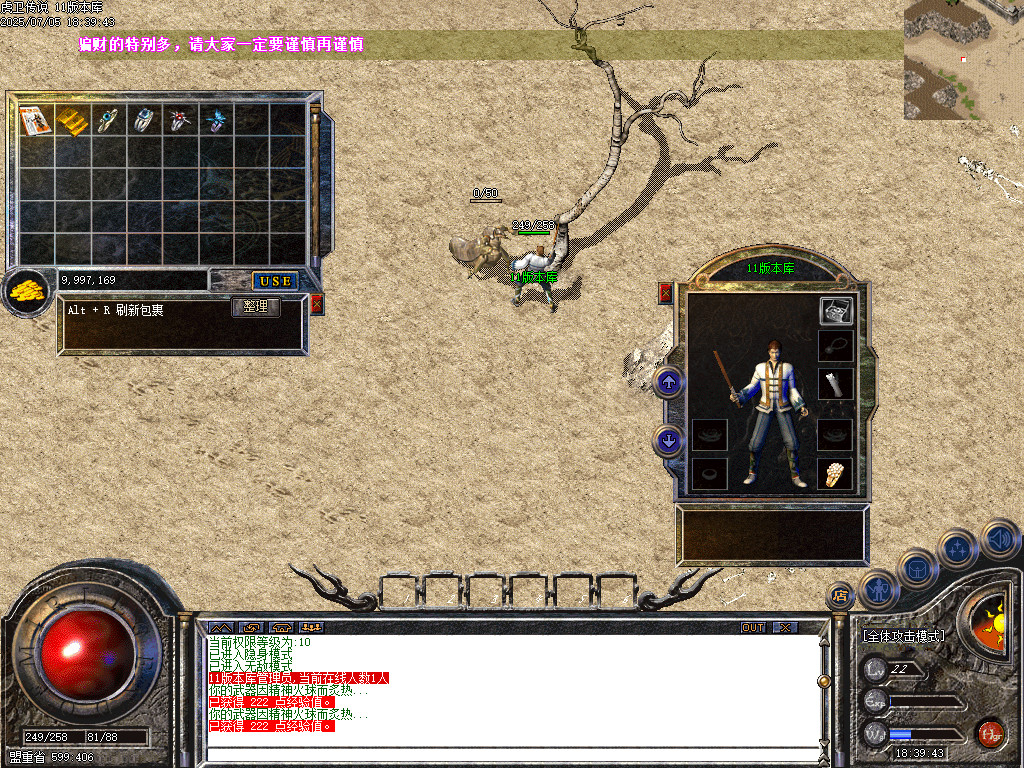Select the gold bars in the inventory
Viewport: 1024px width, 768px height.
pos(72,121)
